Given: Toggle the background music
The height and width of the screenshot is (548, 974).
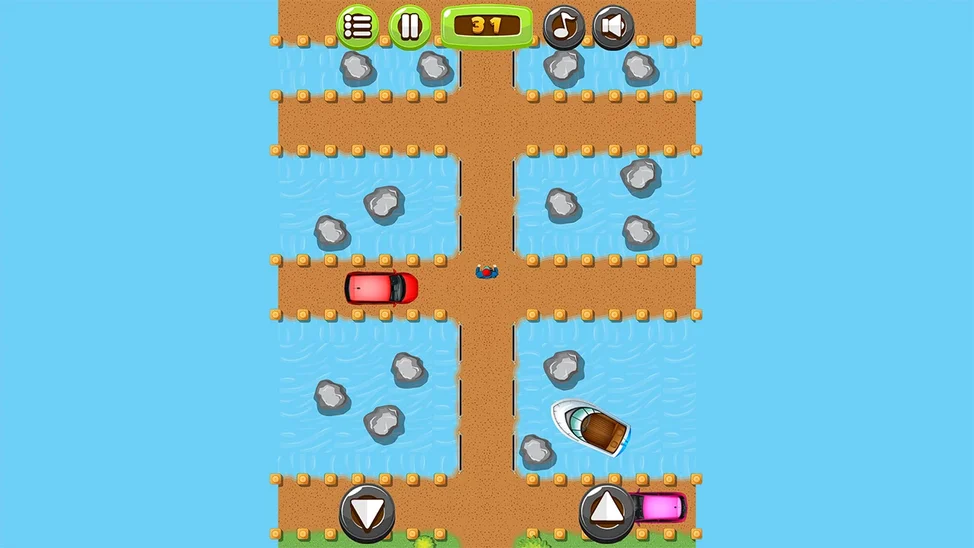Looking at the screenshot, I should pyautogui.click(x=564, y=27).
